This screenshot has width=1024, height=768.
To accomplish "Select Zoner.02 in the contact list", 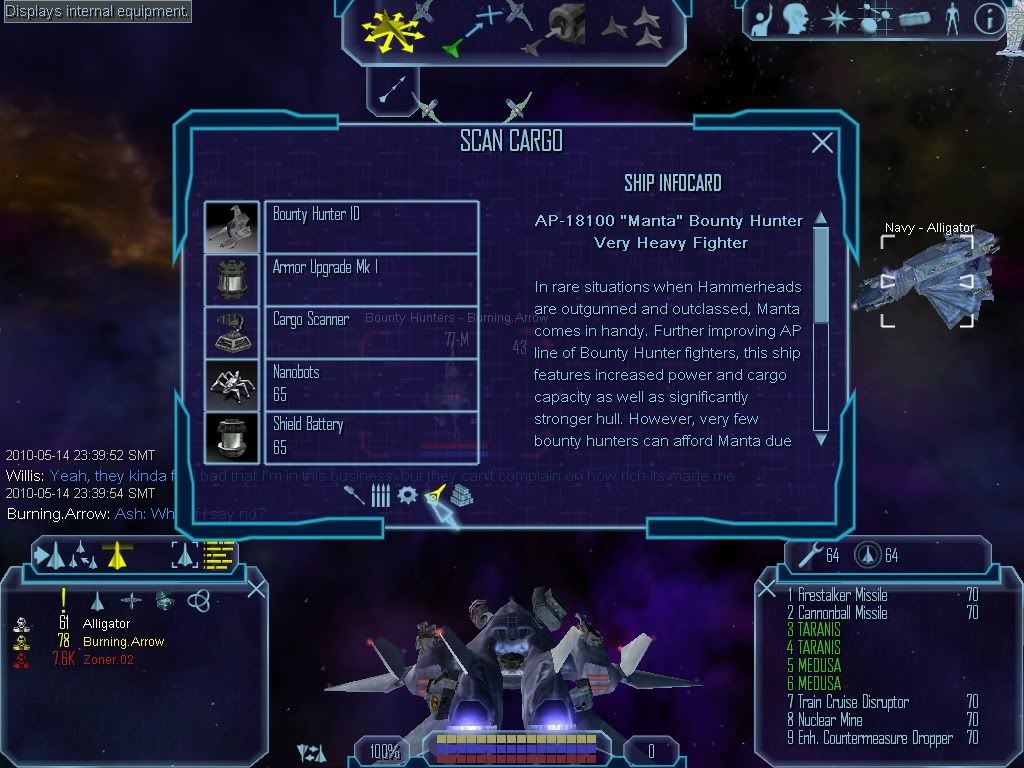I will 108,659.
